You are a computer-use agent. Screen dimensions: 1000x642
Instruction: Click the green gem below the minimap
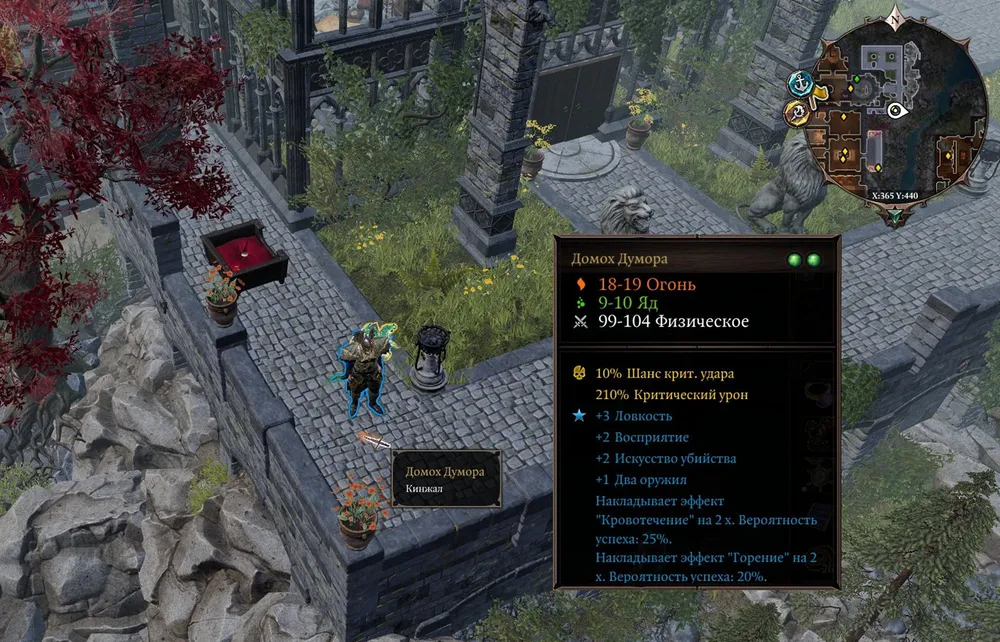(894, 212)
